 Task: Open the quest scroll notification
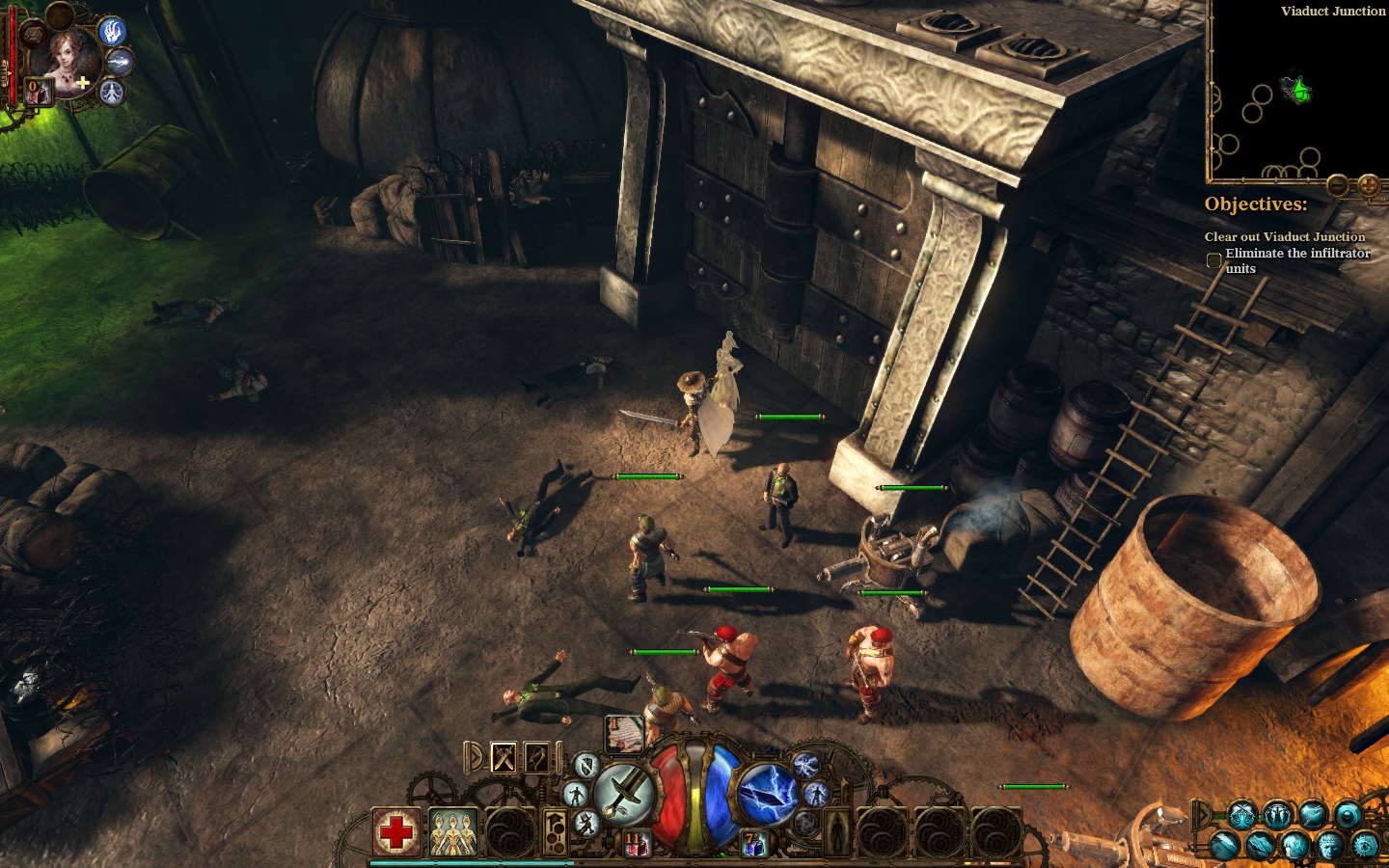pos(624,733)
